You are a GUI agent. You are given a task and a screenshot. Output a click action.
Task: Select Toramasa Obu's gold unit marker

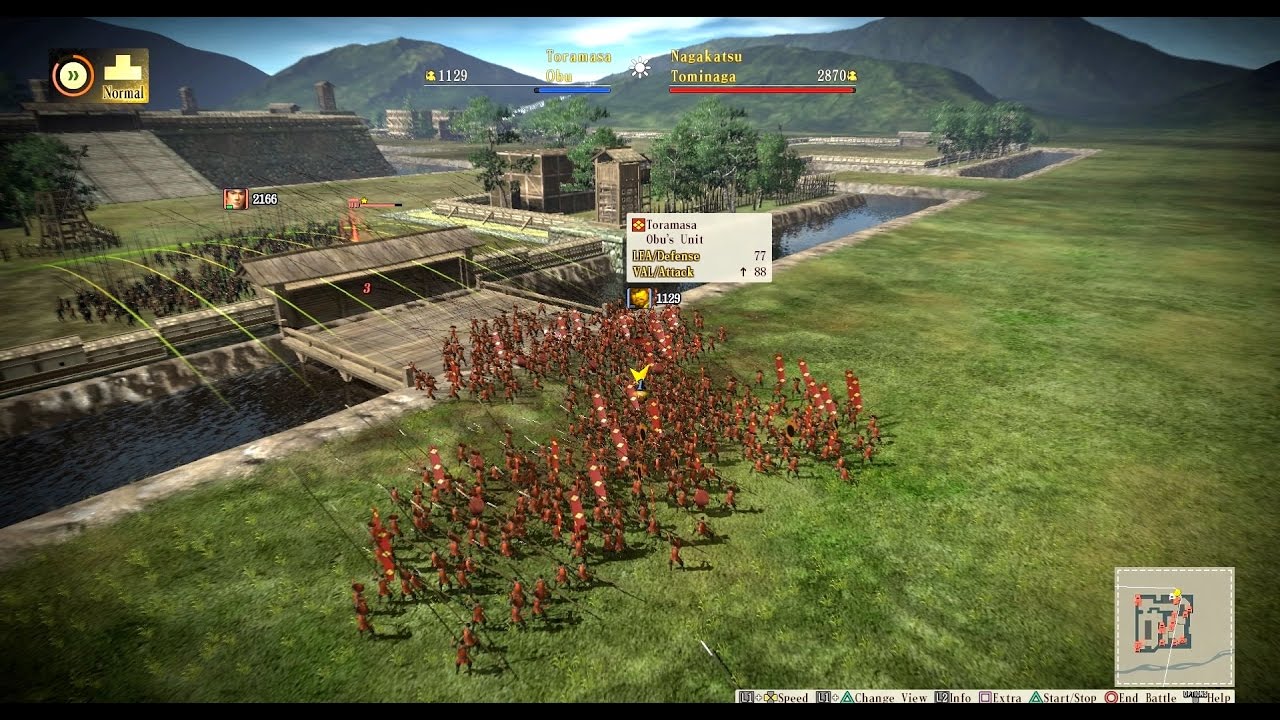tap(639, 298)
